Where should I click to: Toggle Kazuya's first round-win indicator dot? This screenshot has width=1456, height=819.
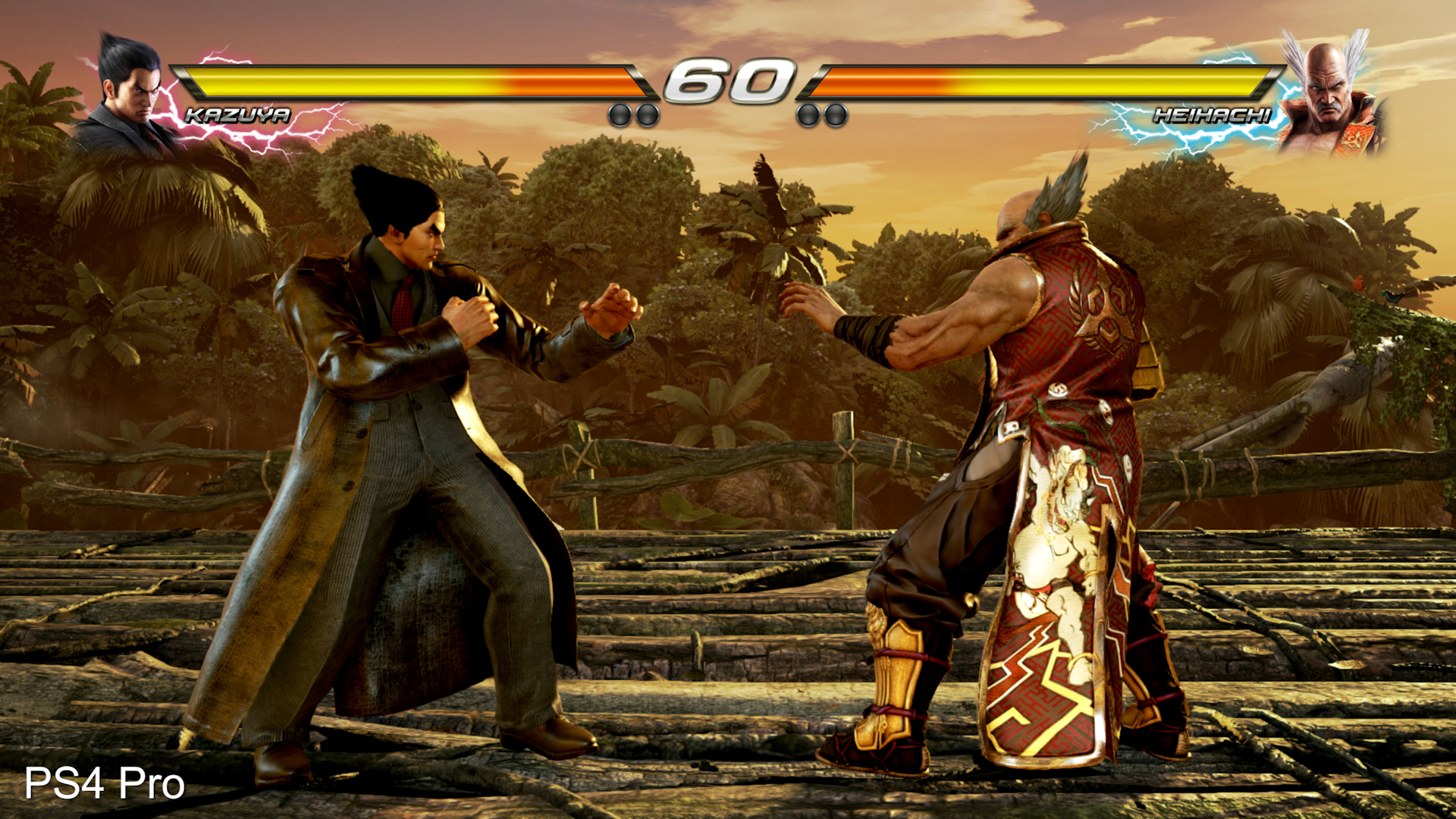(x=620, y=114)
